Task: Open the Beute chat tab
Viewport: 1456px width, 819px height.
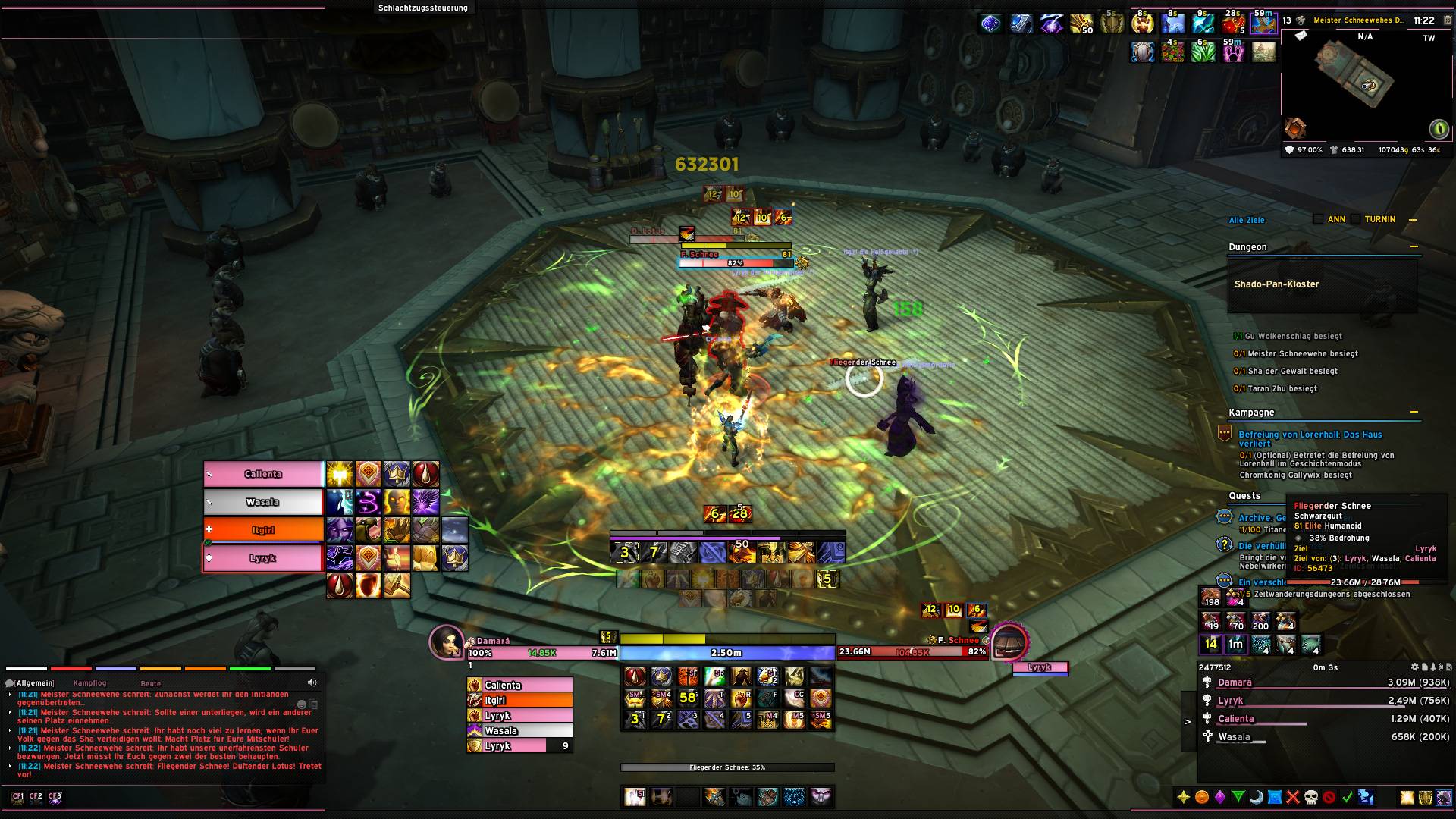Action: pos(150,683)
